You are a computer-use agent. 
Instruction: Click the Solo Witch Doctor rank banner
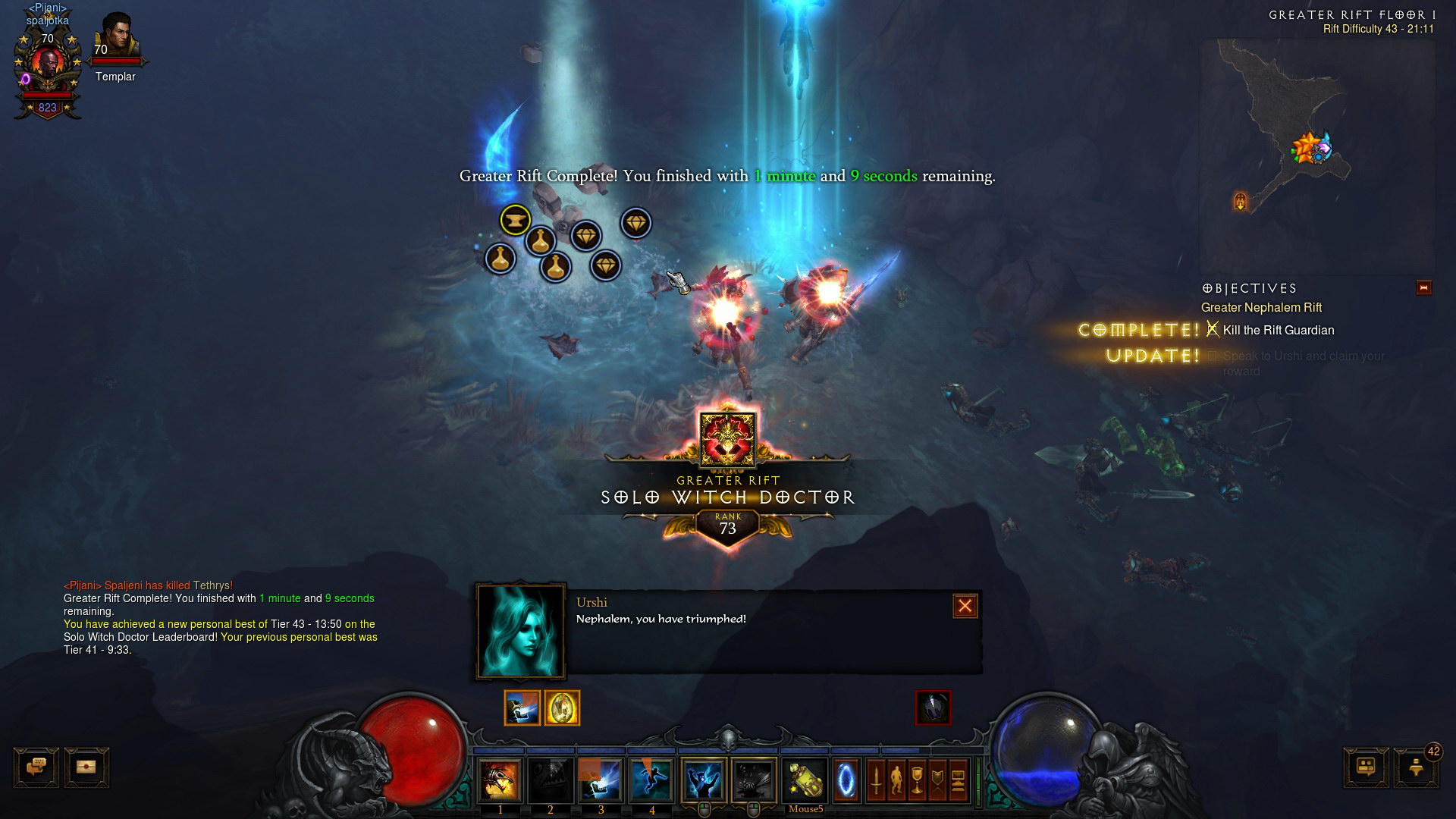(x=727, y=497)
